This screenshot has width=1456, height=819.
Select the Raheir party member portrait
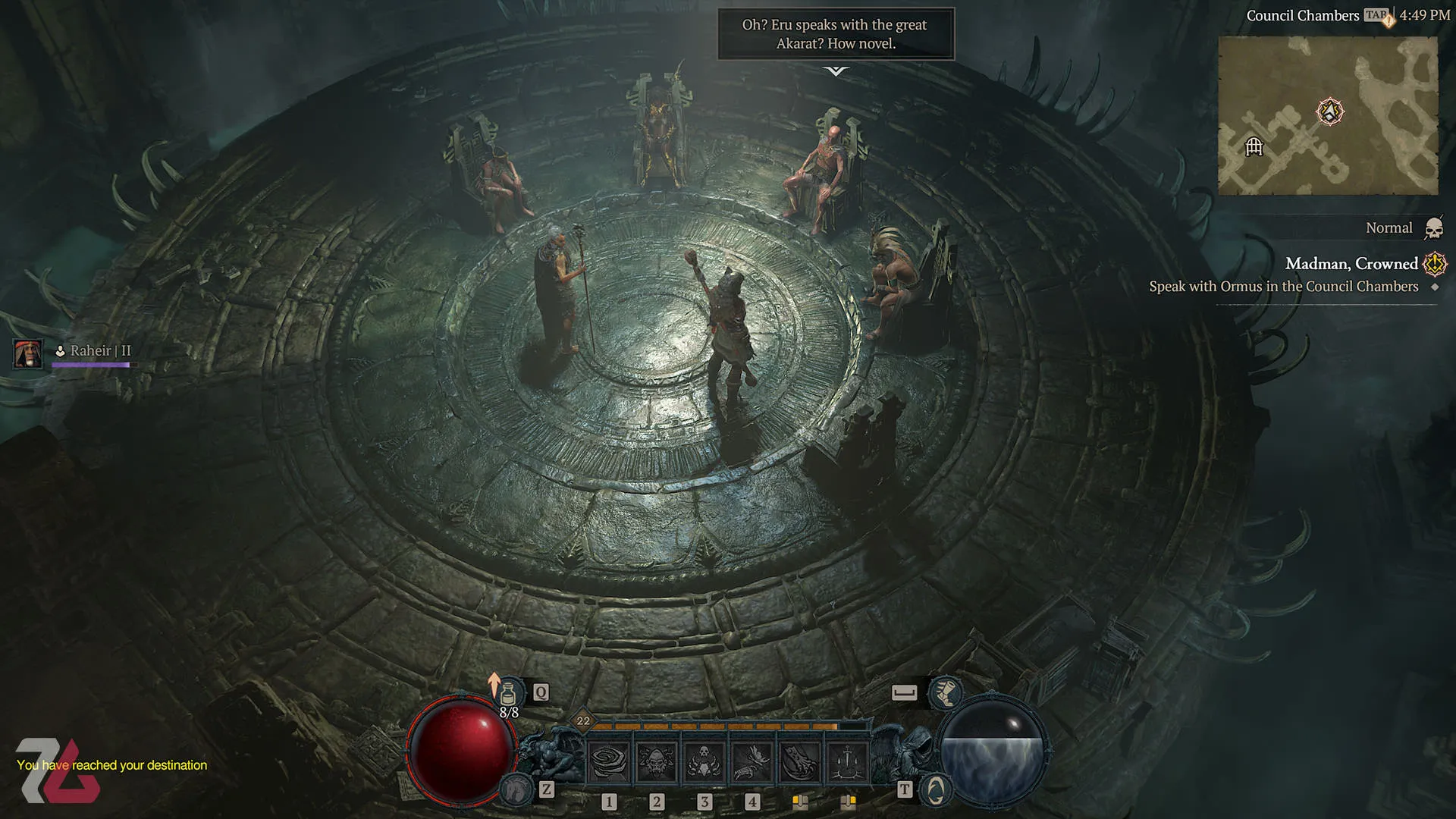(28, 353)
